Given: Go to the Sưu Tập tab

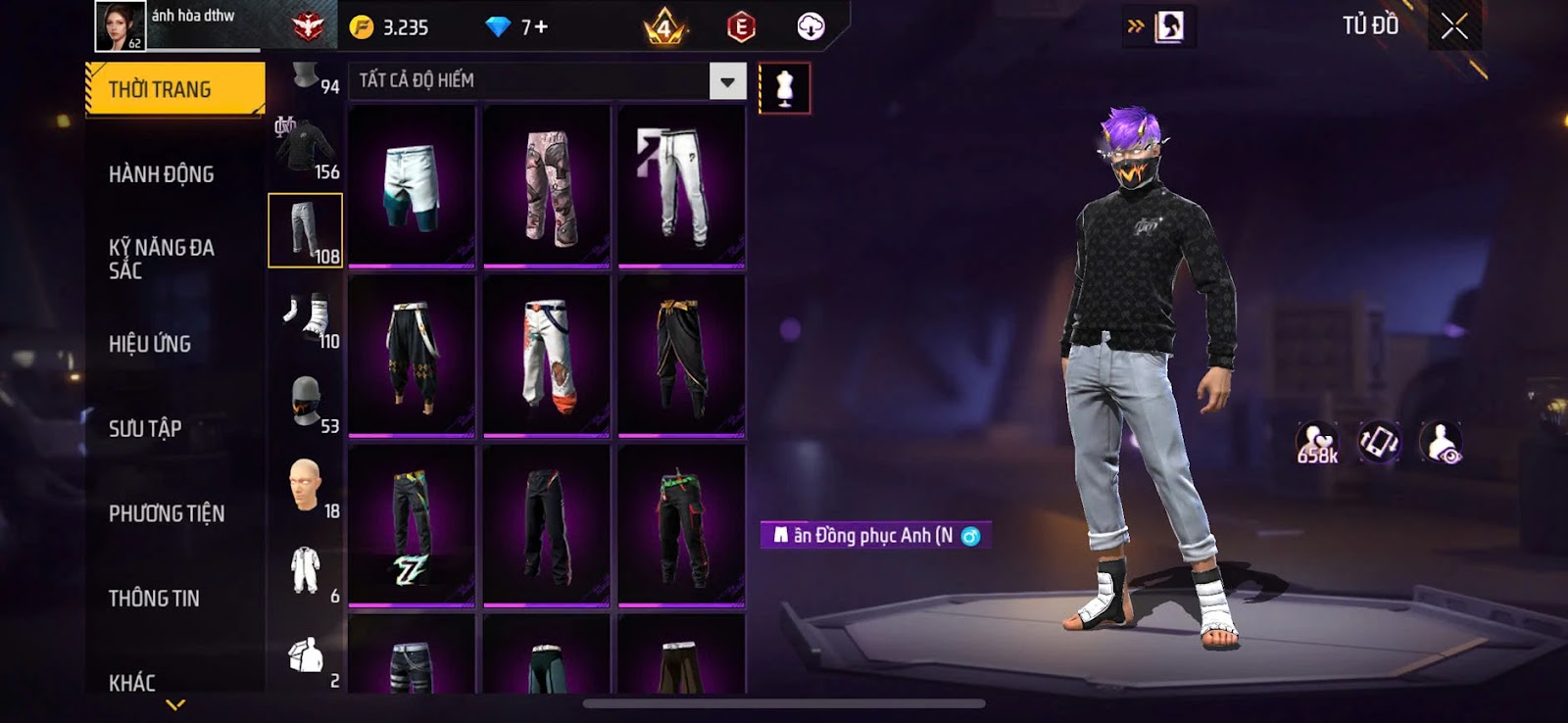Looking at the screenshot, I should [145, 428].
